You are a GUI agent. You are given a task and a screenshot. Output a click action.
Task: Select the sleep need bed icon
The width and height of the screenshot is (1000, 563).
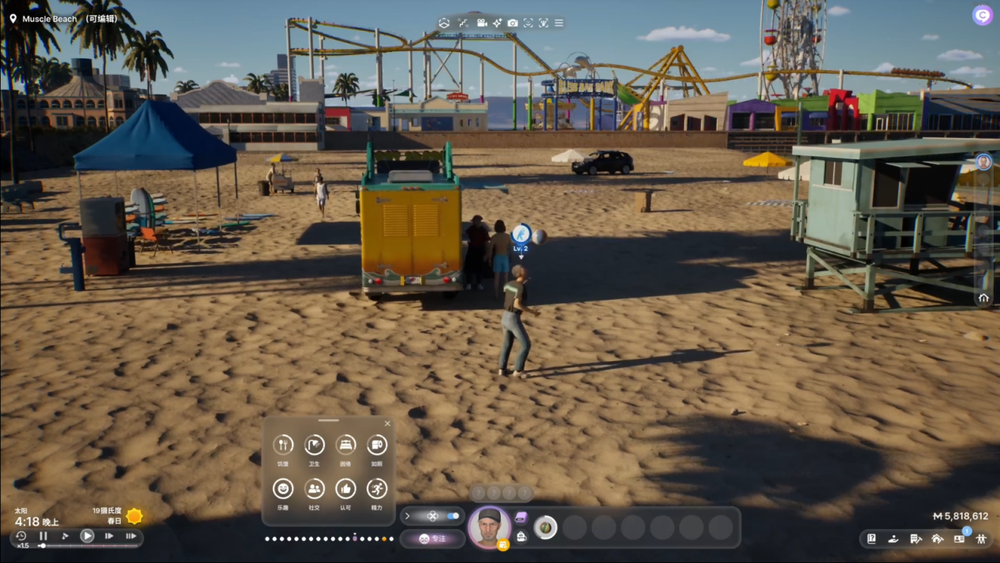tap(345, 445)
